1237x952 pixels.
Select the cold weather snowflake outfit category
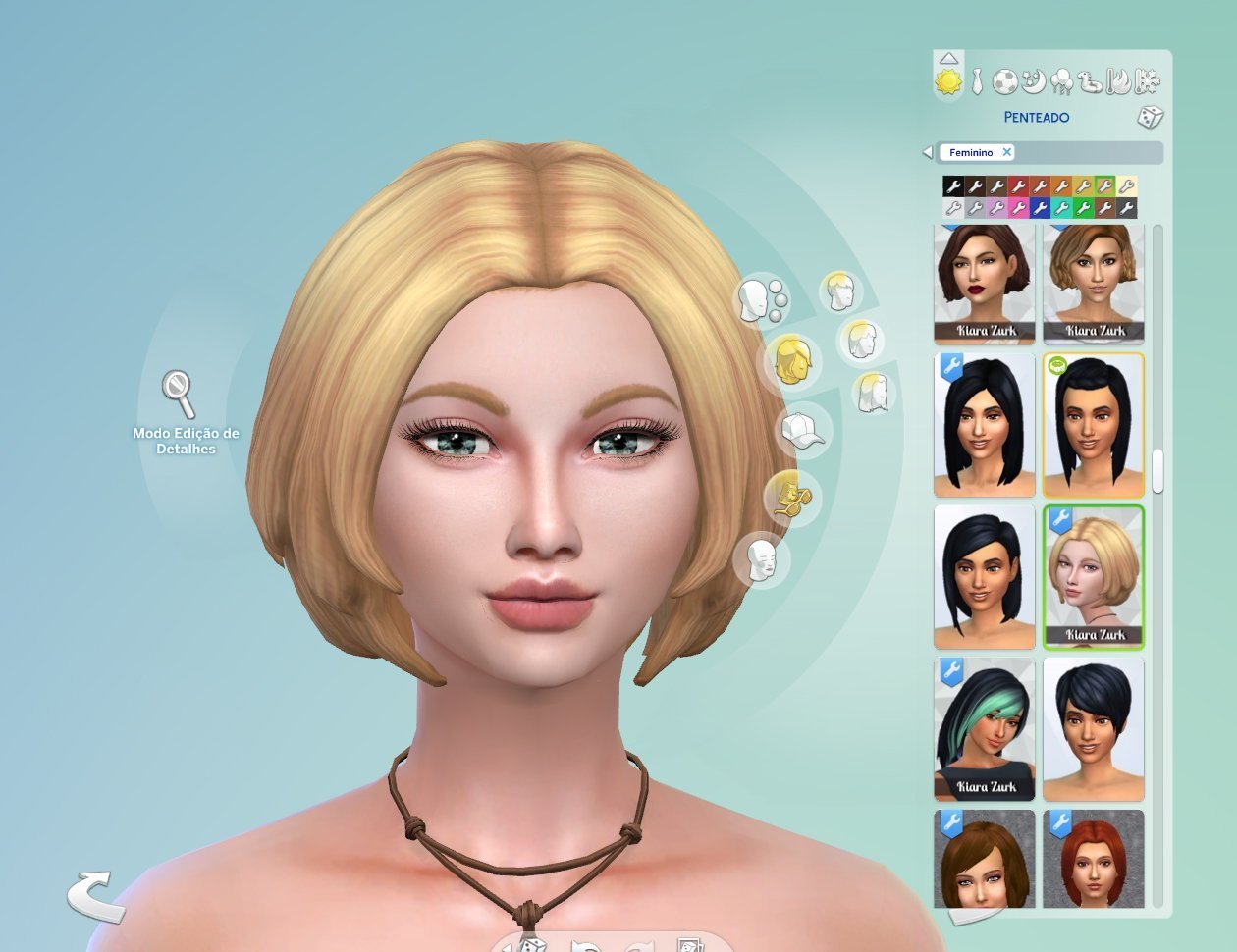point(1147,82)
